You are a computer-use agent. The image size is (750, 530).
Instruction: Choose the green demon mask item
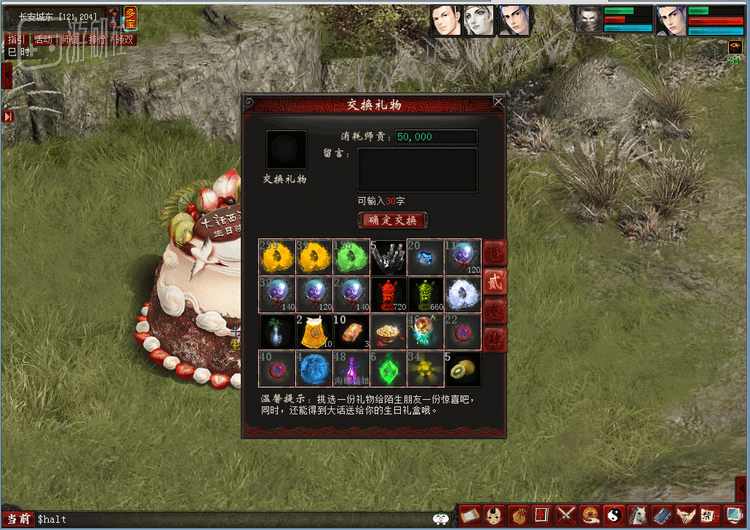tap(424, 294)
